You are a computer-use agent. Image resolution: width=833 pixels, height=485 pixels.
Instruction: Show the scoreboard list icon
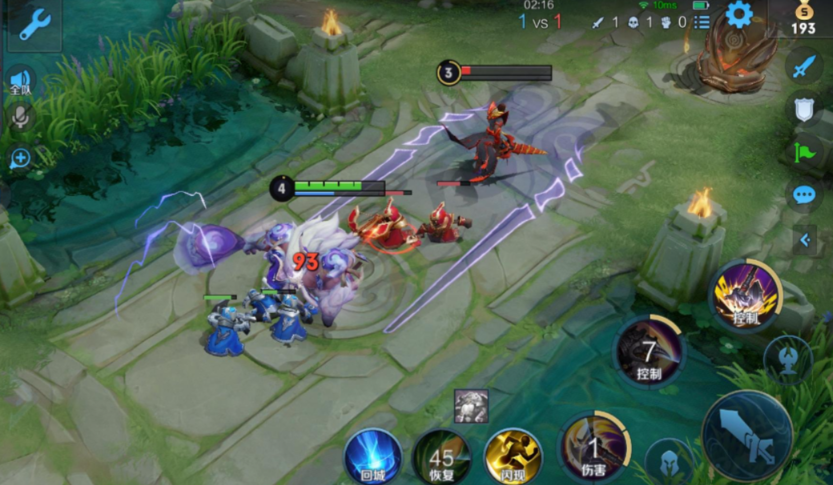tap(702, 21)
